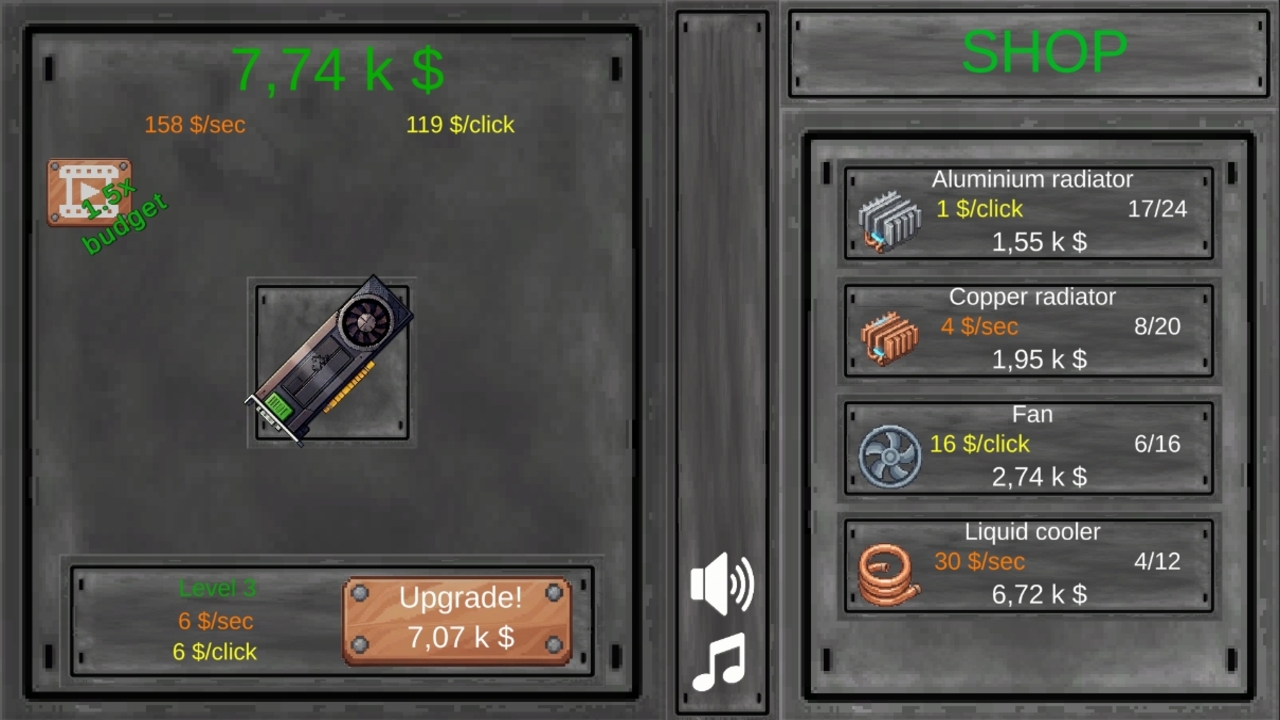Open the Fan upgrade details
The image size is (1280, 720).
tap(1029, 447)
